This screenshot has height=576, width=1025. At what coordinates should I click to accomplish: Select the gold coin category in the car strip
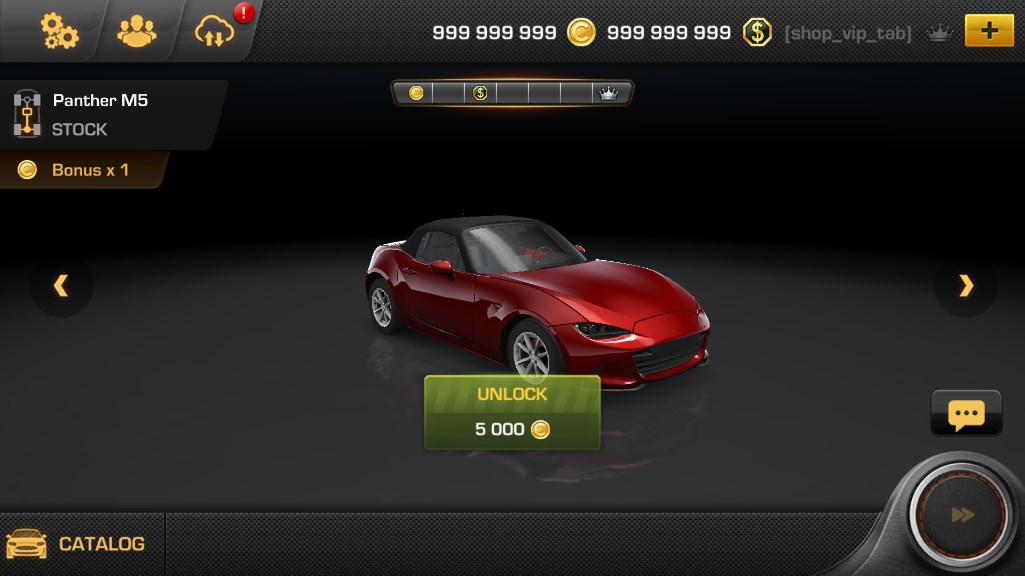[416, 93]
